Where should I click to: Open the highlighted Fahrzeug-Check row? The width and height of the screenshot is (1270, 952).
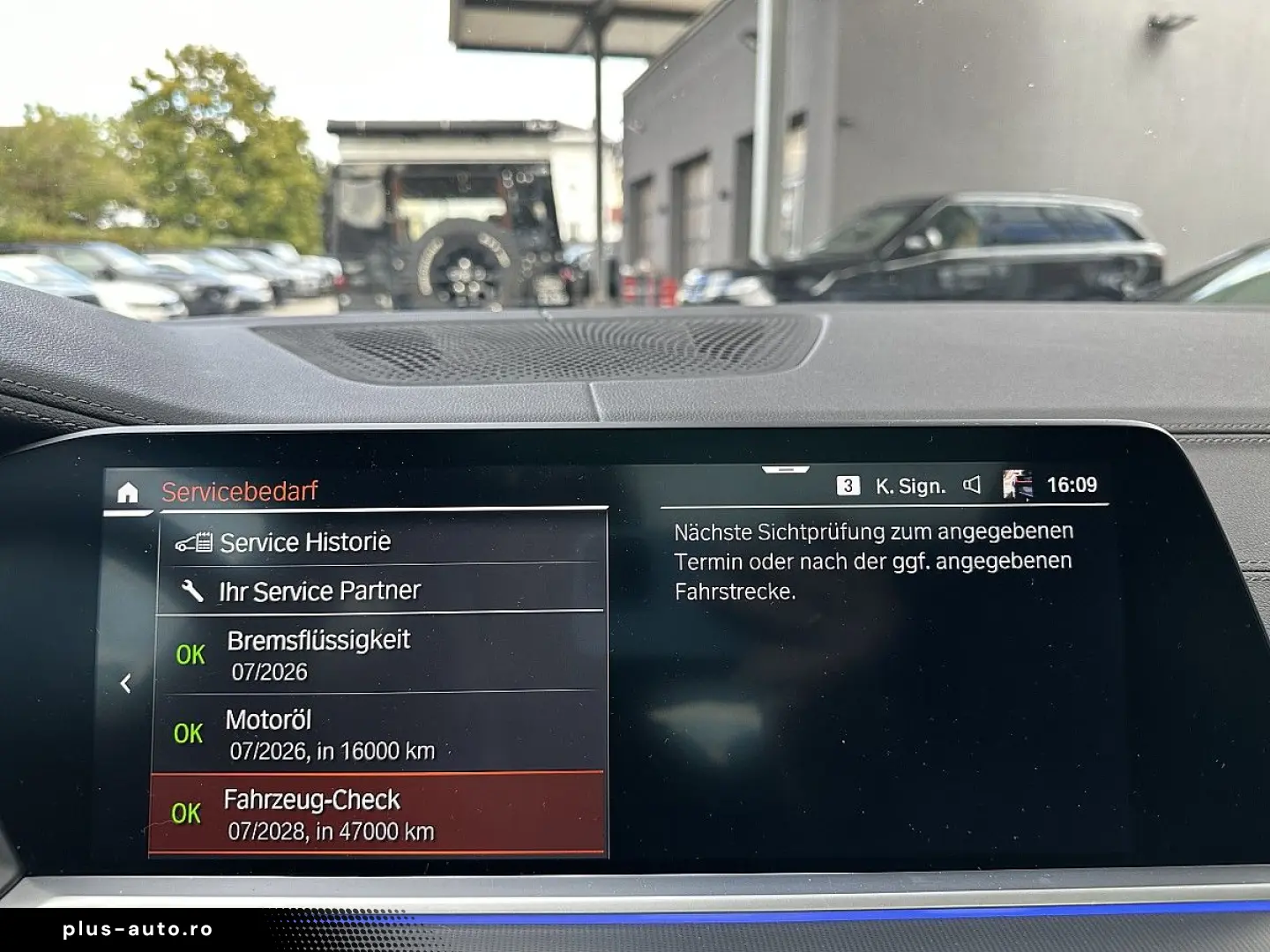coord(377,814)
